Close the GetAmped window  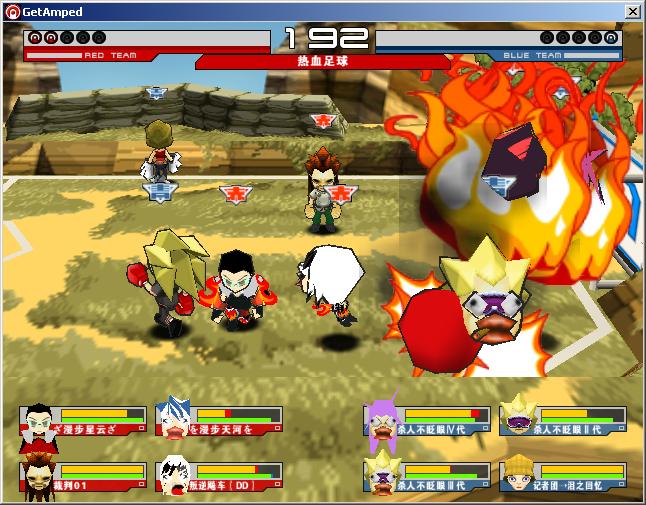(x=632, y=11)
